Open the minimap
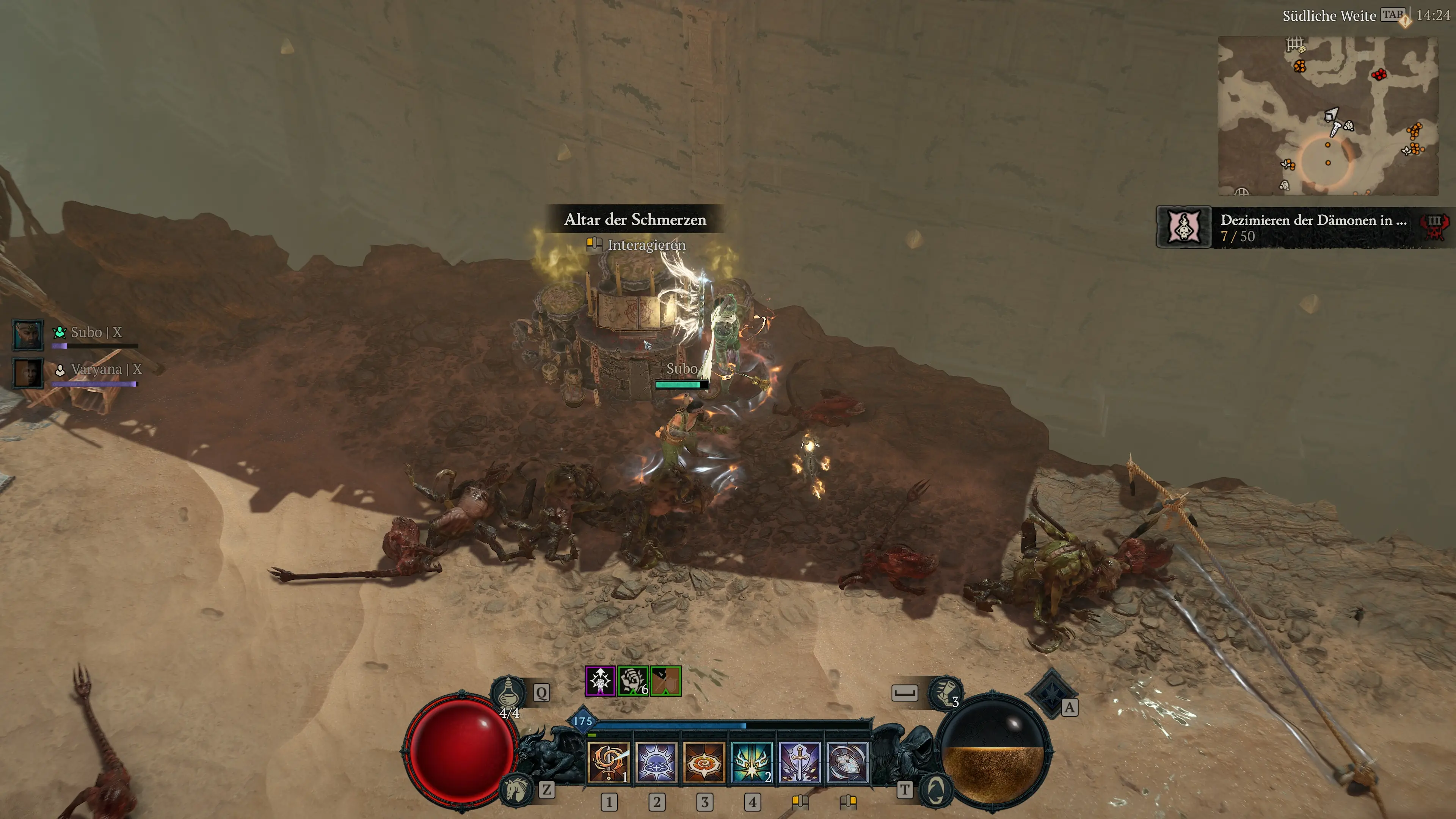The width and height of the screenshot is (1456, 819). pos(1328,116)
